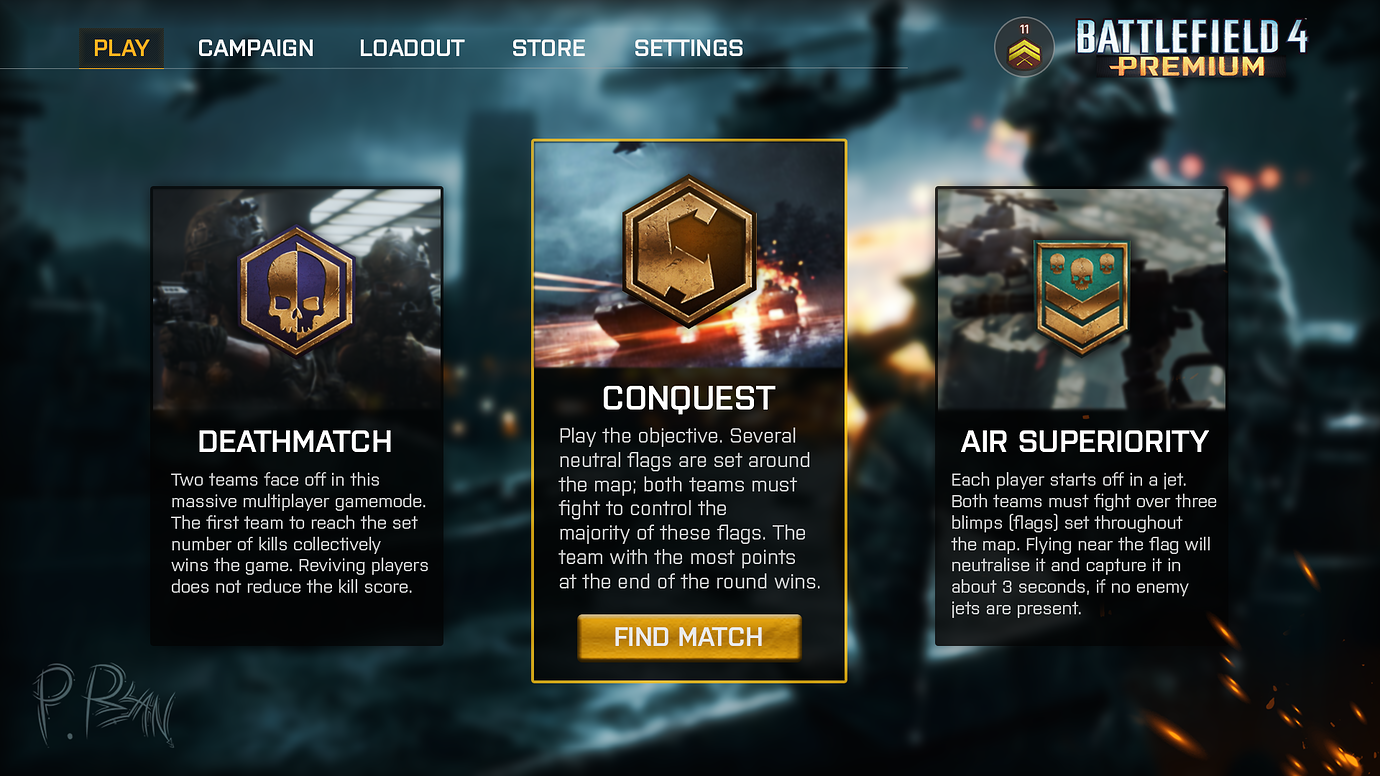Click the Battlefield 4 logo

tap(1195, 33)
